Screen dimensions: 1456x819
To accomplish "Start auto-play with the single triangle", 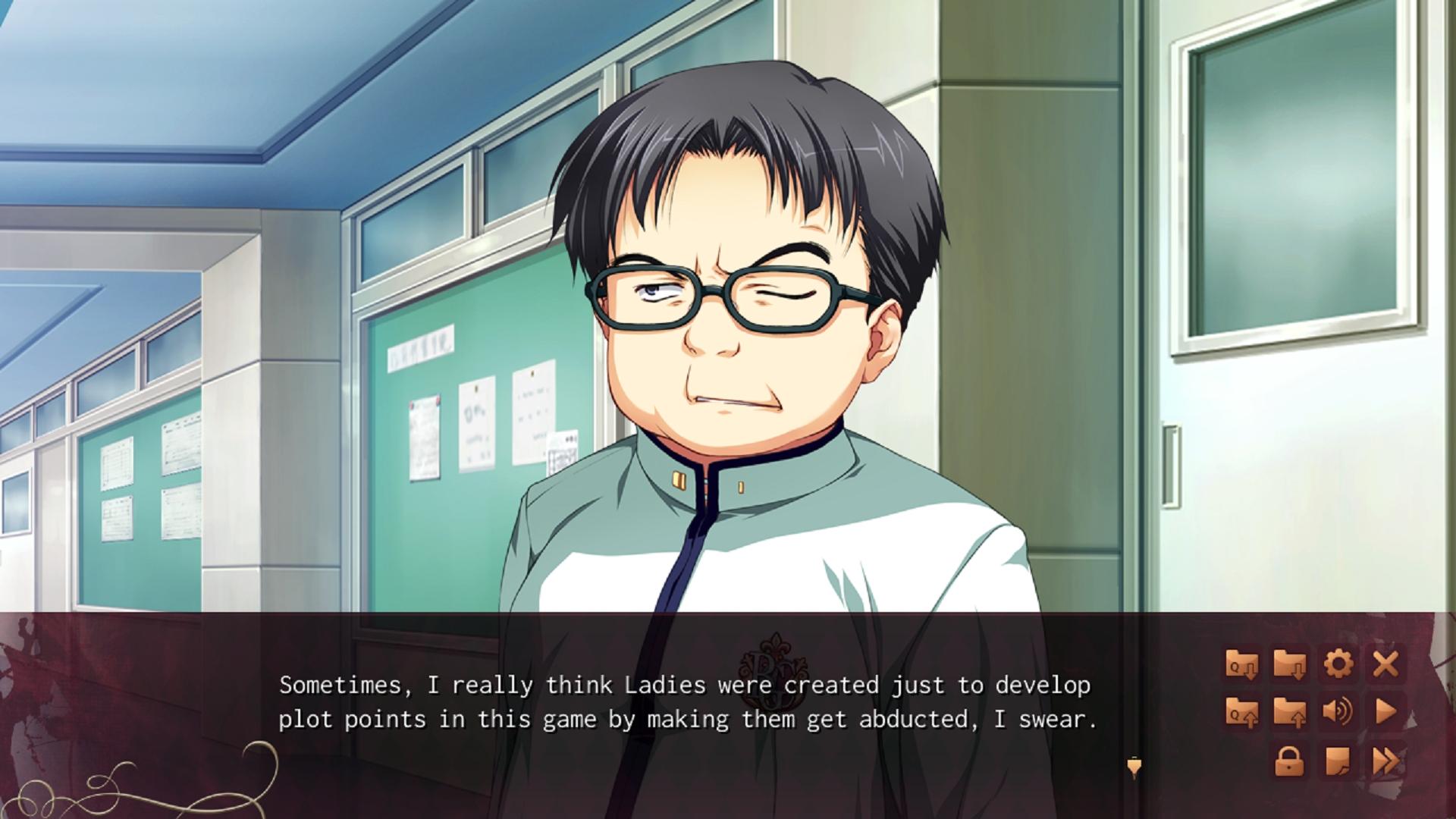I will 1385,712.
